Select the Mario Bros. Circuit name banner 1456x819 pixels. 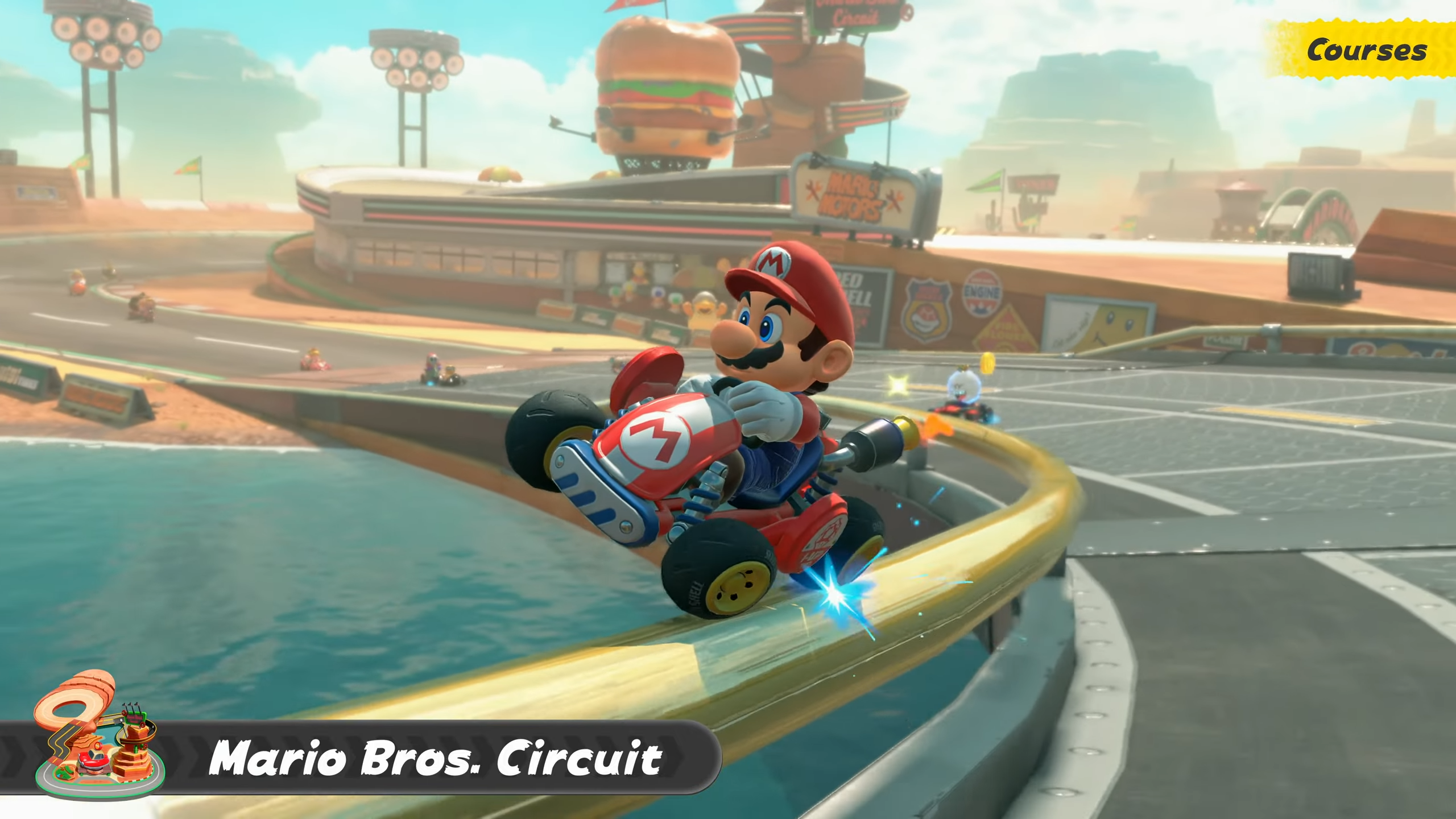pyautogui.click(x=435, y=758)
